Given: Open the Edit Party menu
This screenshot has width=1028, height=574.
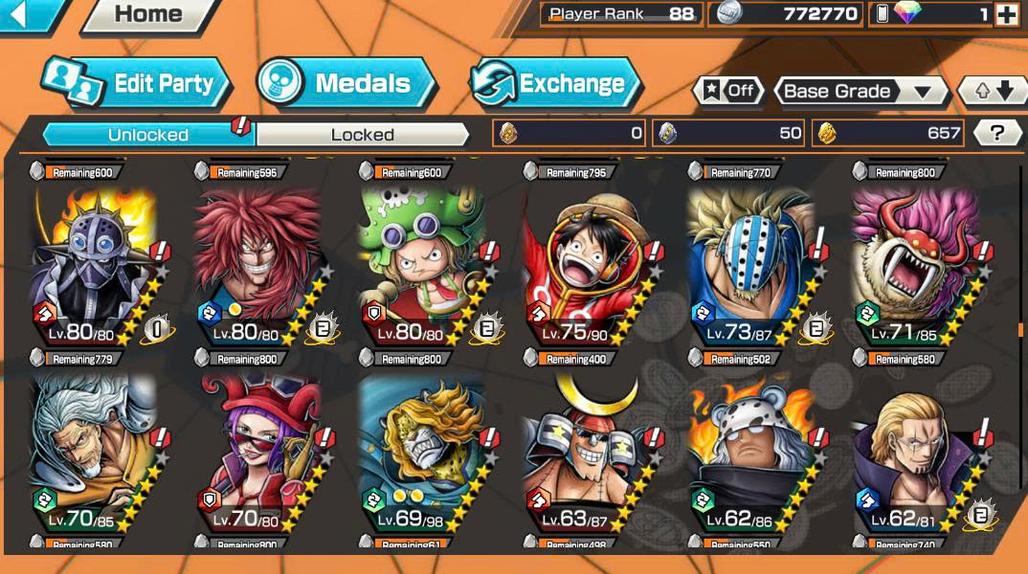Looking at the screenshot, I should [x=137, y=84].
